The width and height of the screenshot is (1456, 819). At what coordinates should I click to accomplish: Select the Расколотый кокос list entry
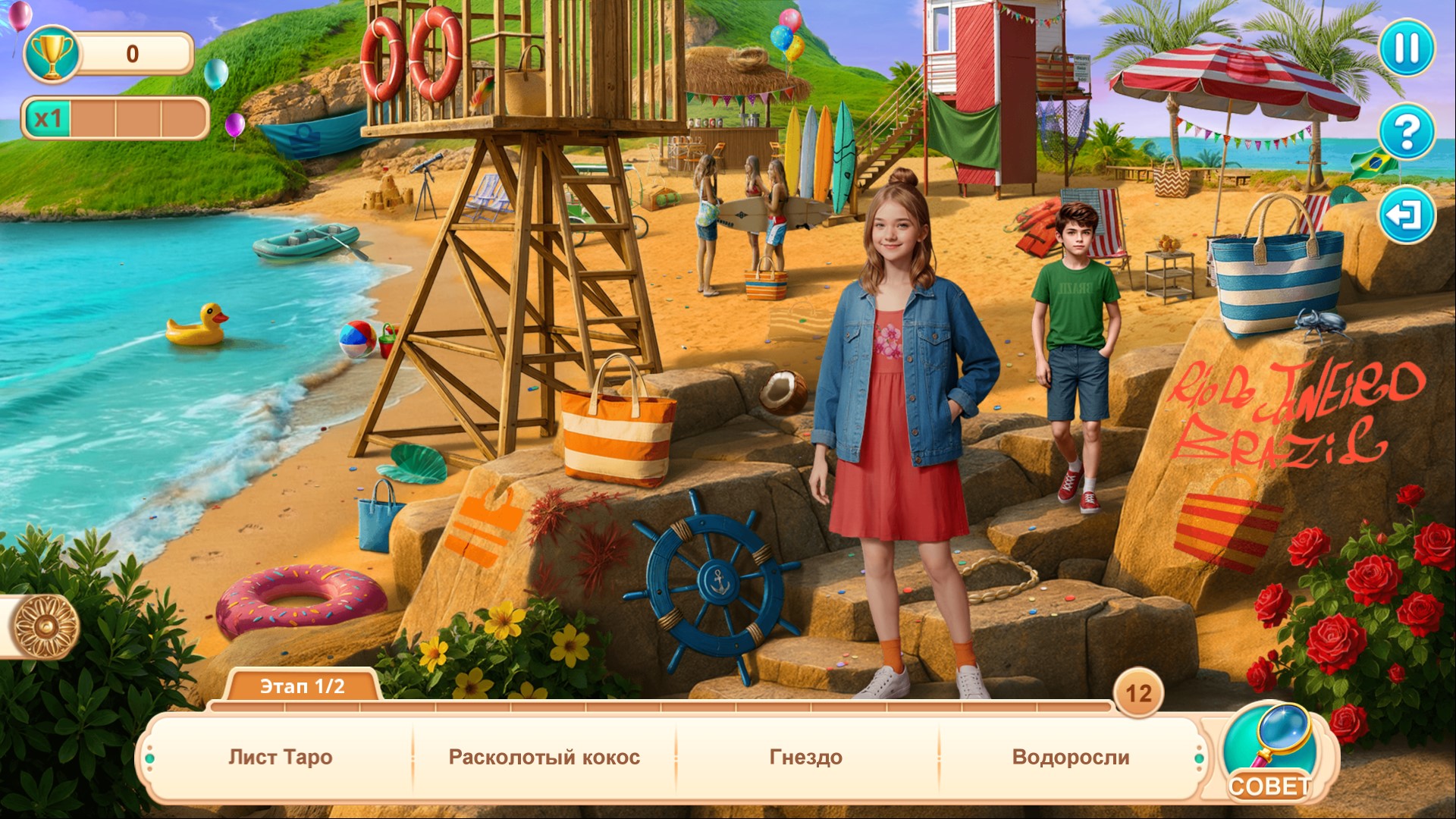tap(544, 757)
